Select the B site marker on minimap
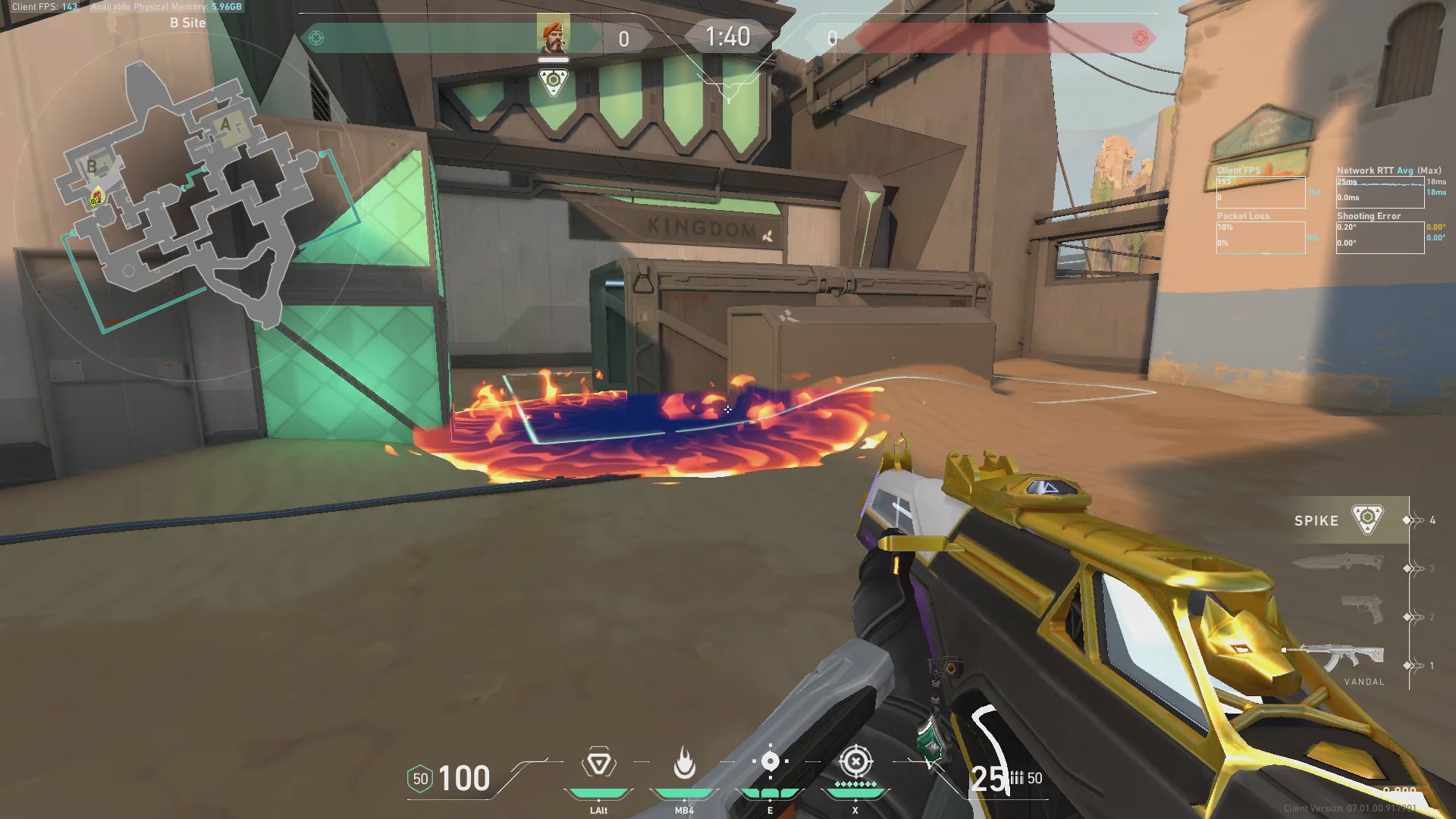Image resolution: width=1456 pixels, height=819 pixels. click(93, 166)
